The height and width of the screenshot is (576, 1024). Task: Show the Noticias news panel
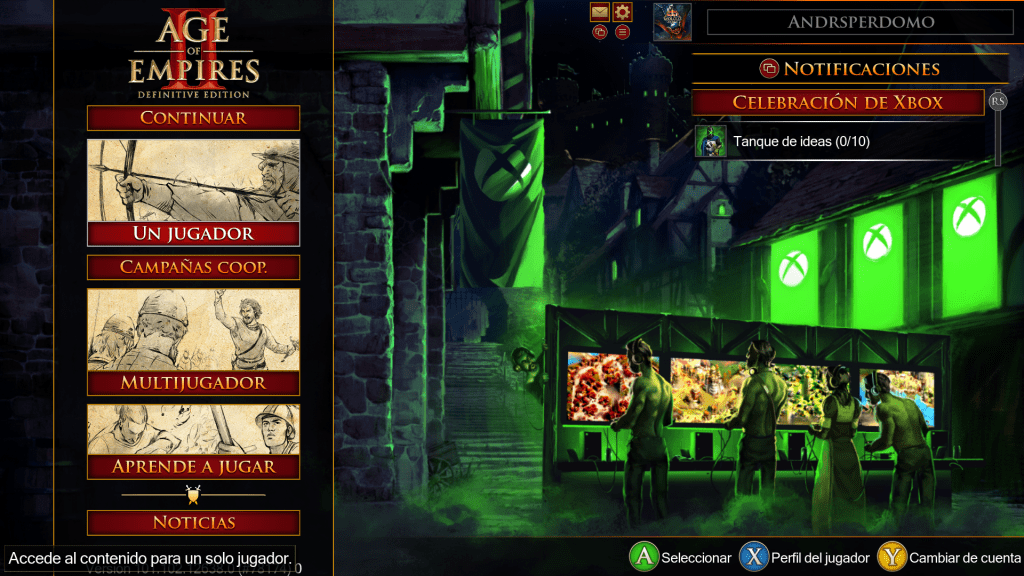coord(193,522)
